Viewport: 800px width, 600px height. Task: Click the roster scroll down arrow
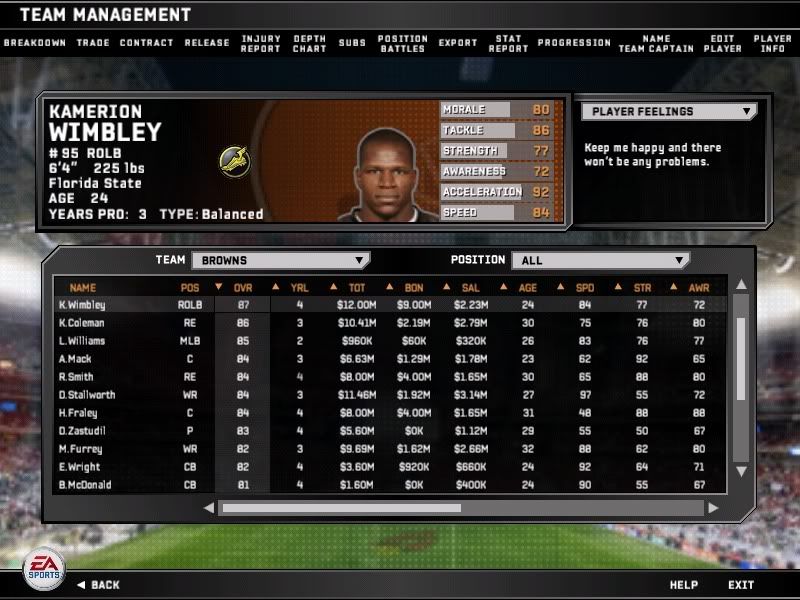click(741, 471)
